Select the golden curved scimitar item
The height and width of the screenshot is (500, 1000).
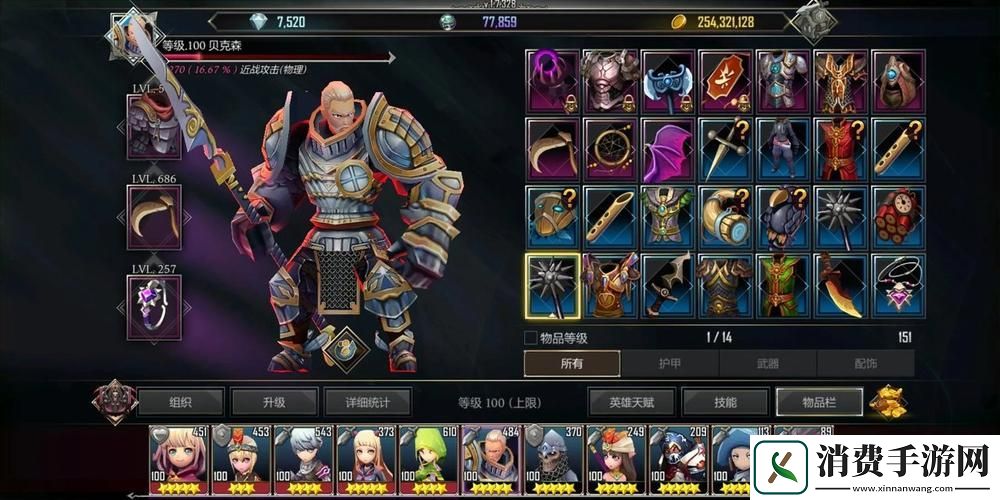pyautogui.click(x=840, y=286)
